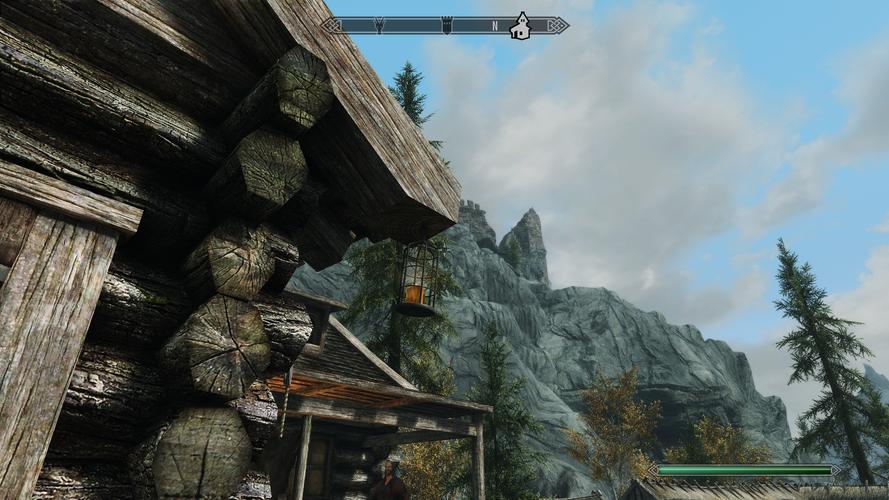Select the castle tower marker on the compass
The width and height of the screenshot is (889, 500).
446,25
